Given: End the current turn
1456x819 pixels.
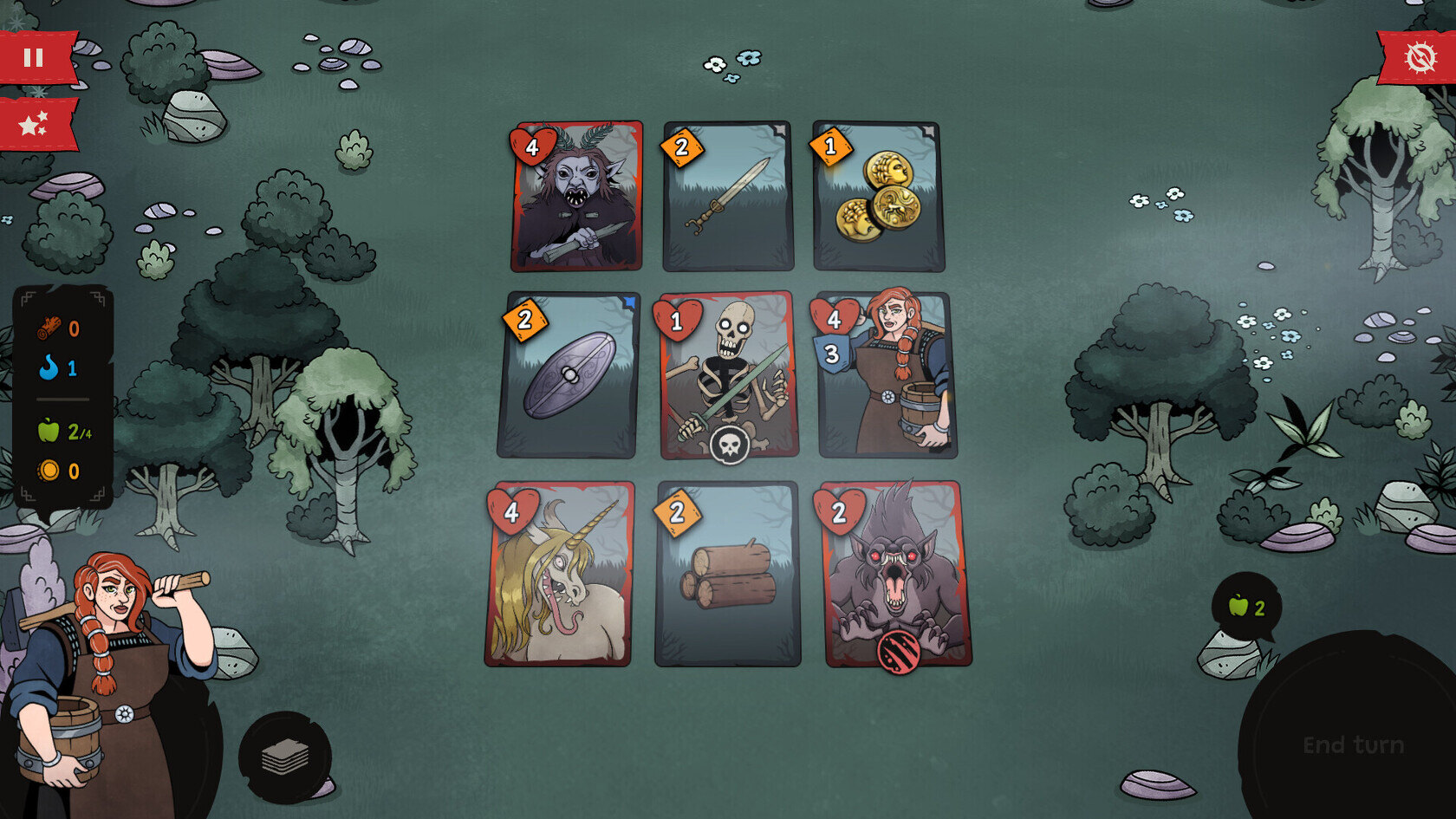Looking at the screenshot, I should [1353, 744].
